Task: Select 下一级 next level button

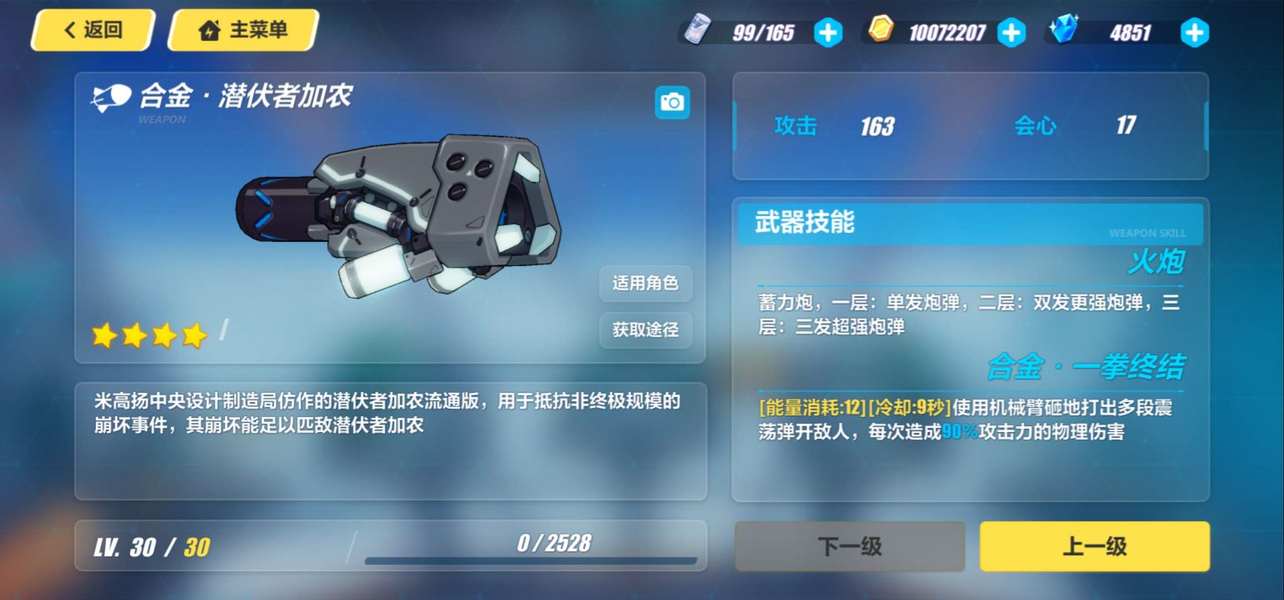Action: tap(850, 546)
